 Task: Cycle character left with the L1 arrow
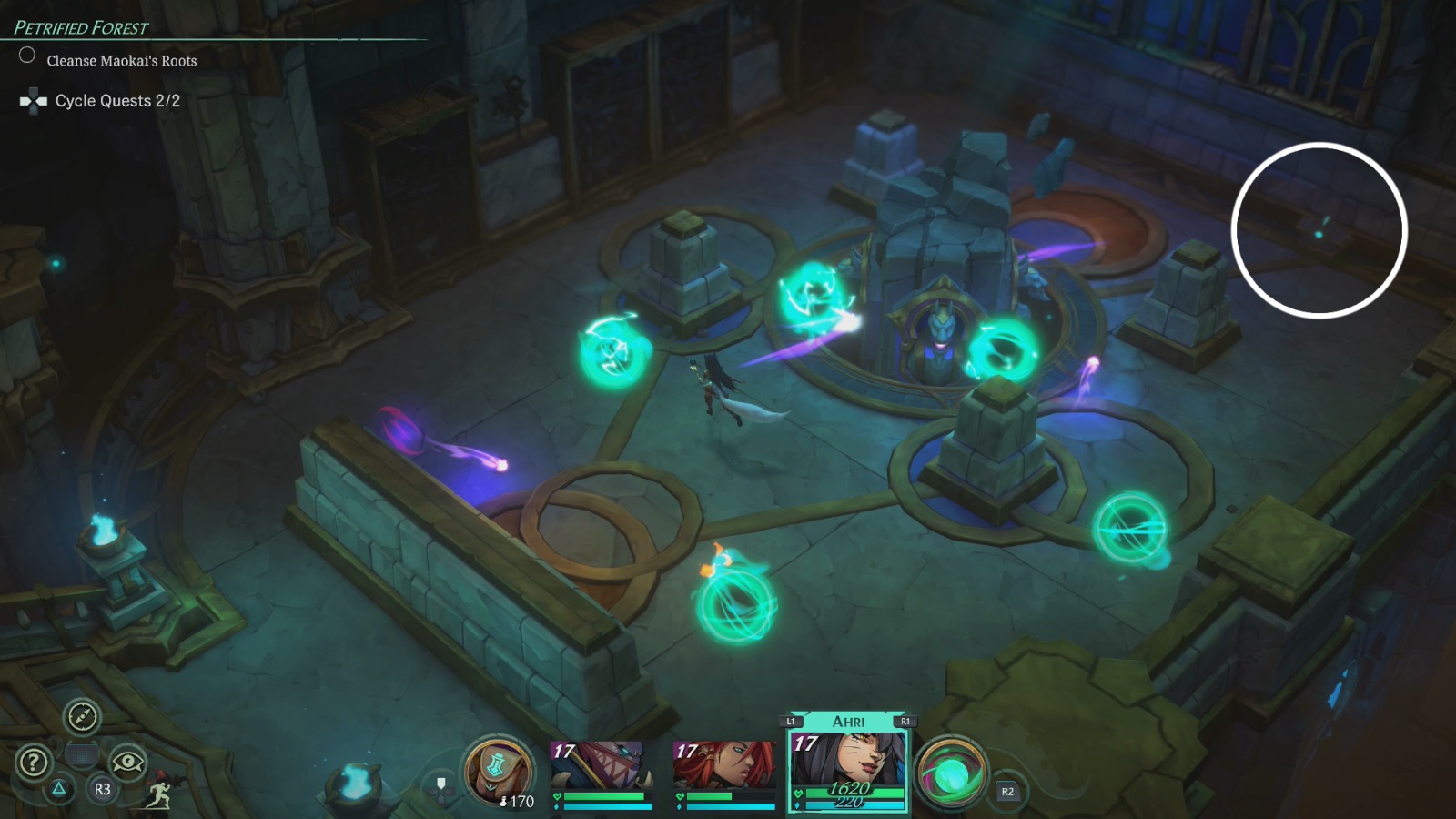(x=791, y=720)
